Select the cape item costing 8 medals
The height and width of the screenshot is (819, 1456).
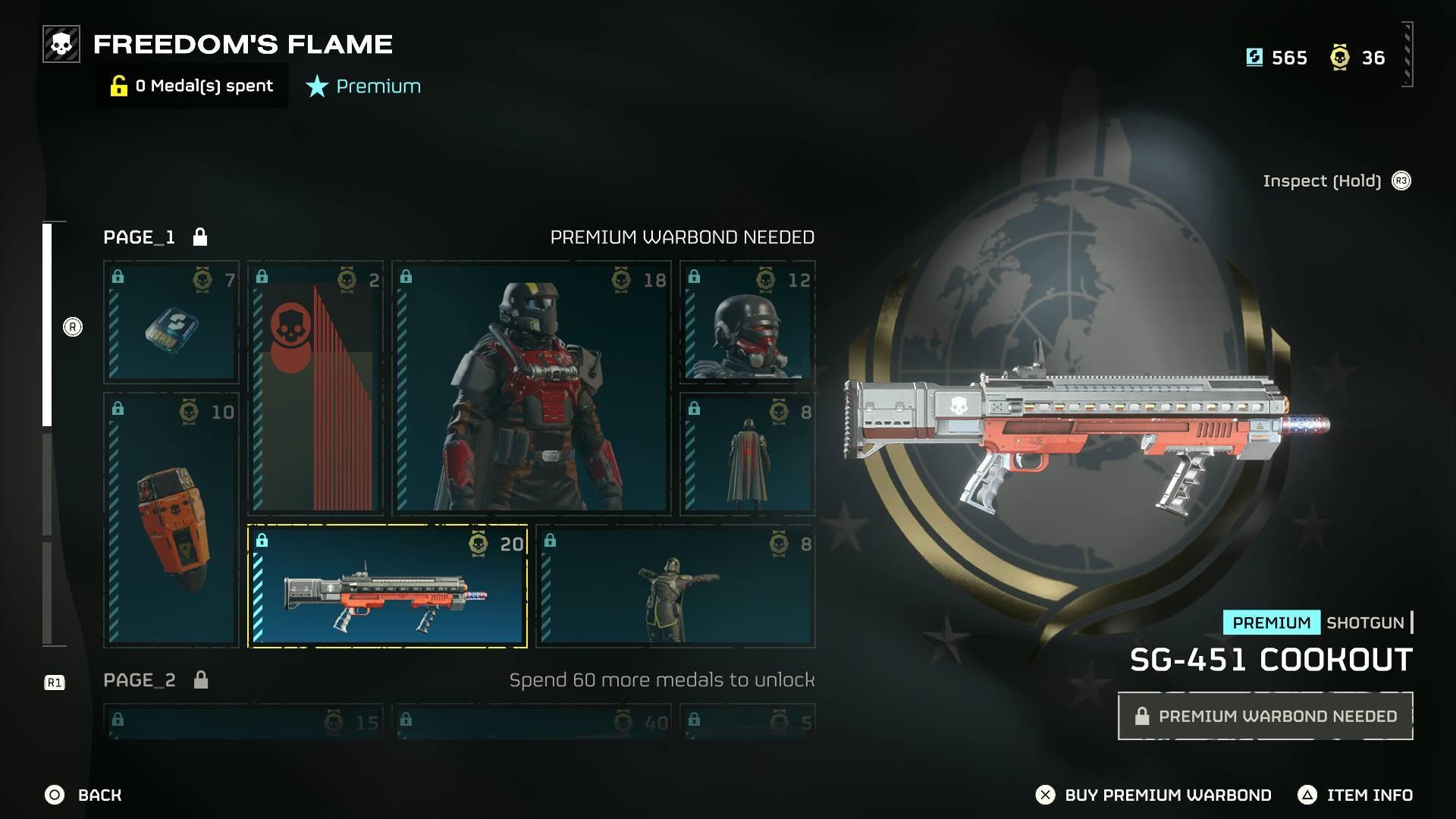click(x=748, y=453)
